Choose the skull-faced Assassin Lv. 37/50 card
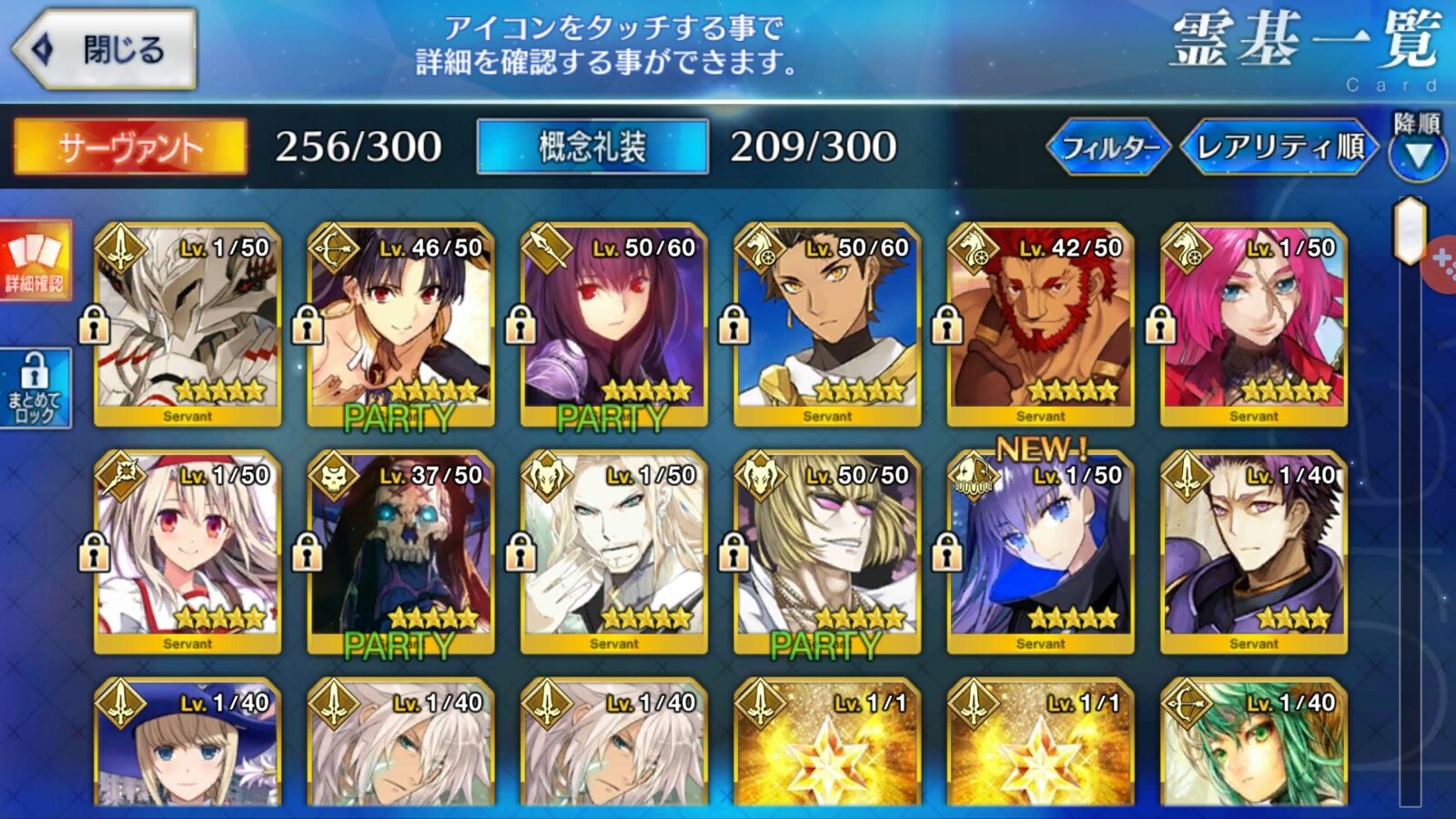 (400, 552)
